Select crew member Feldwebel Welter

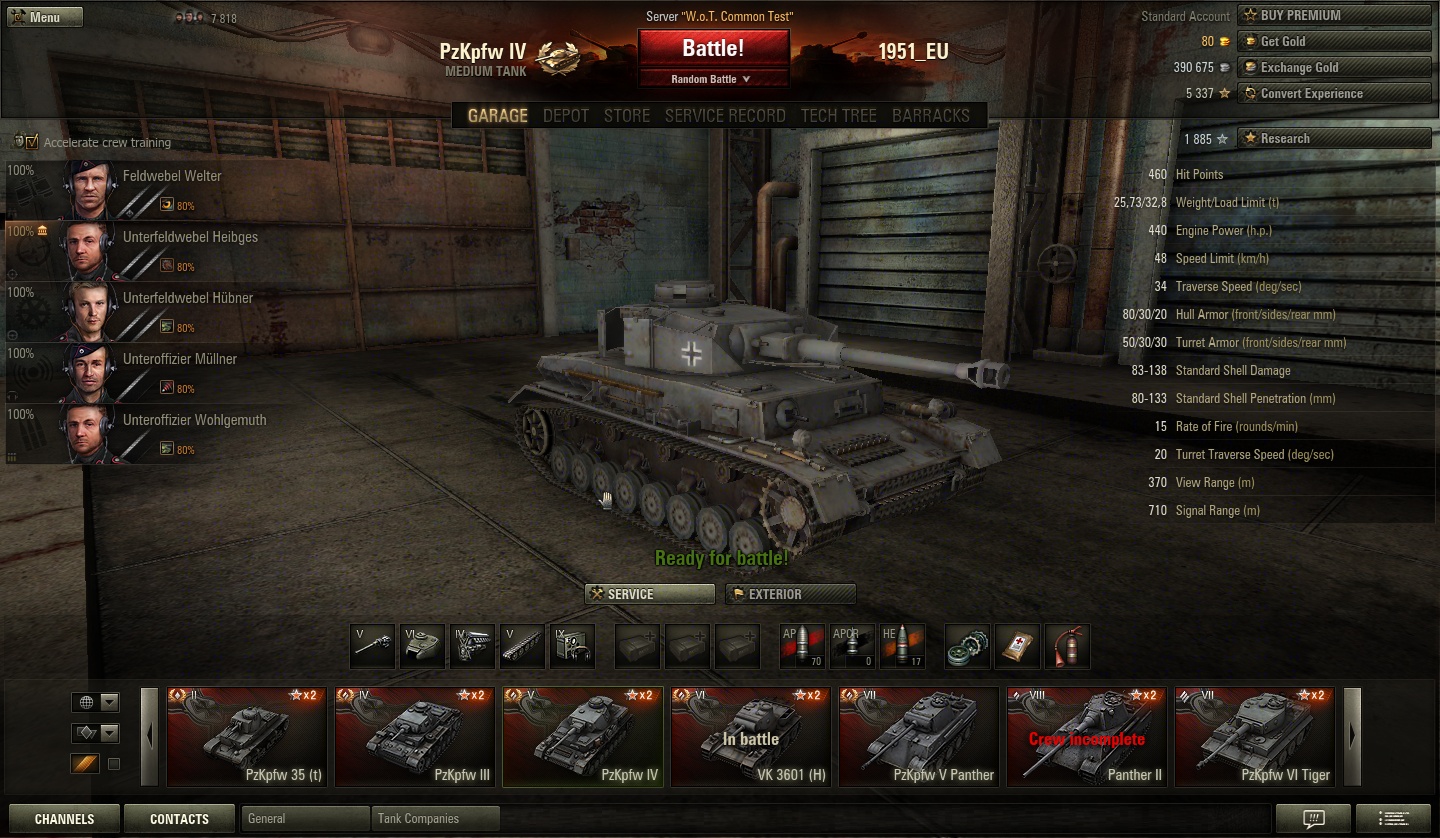click(172, 177)
